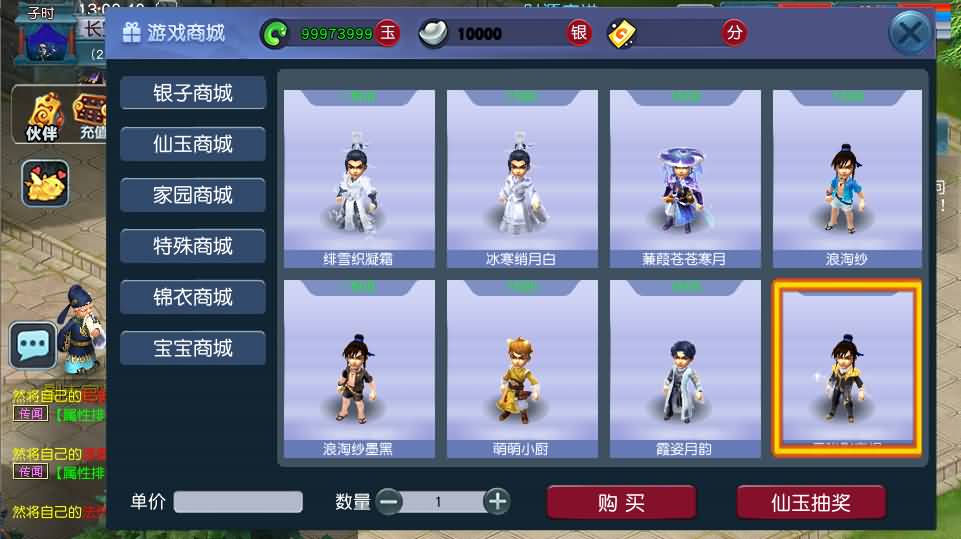This screenshot has width=961, height=539.
Task: Pick the 蒹葭苍苍寒月 outfit
Action: [x=685, y=179]
